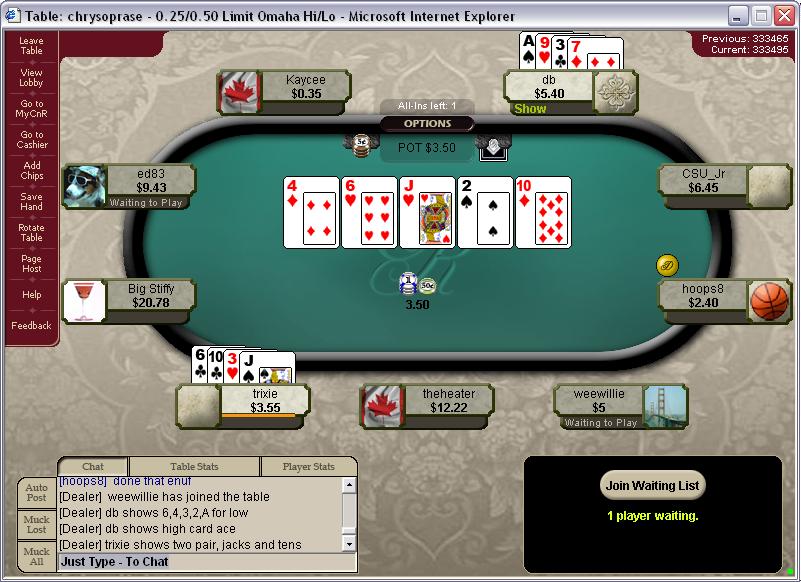Go to MyCnR page

[31, 109]
